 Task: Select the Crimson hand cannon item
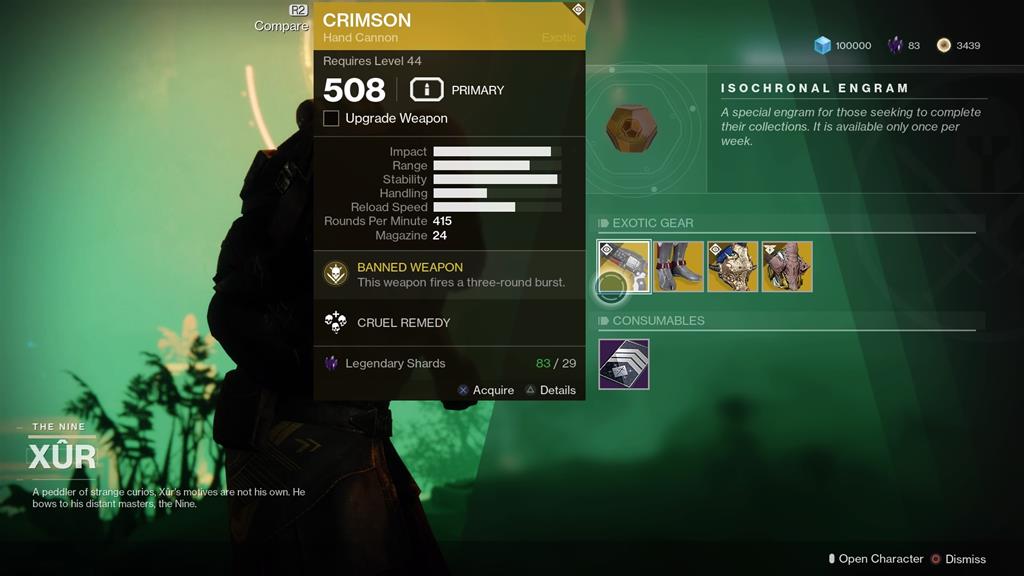click(x=624, y=266)
